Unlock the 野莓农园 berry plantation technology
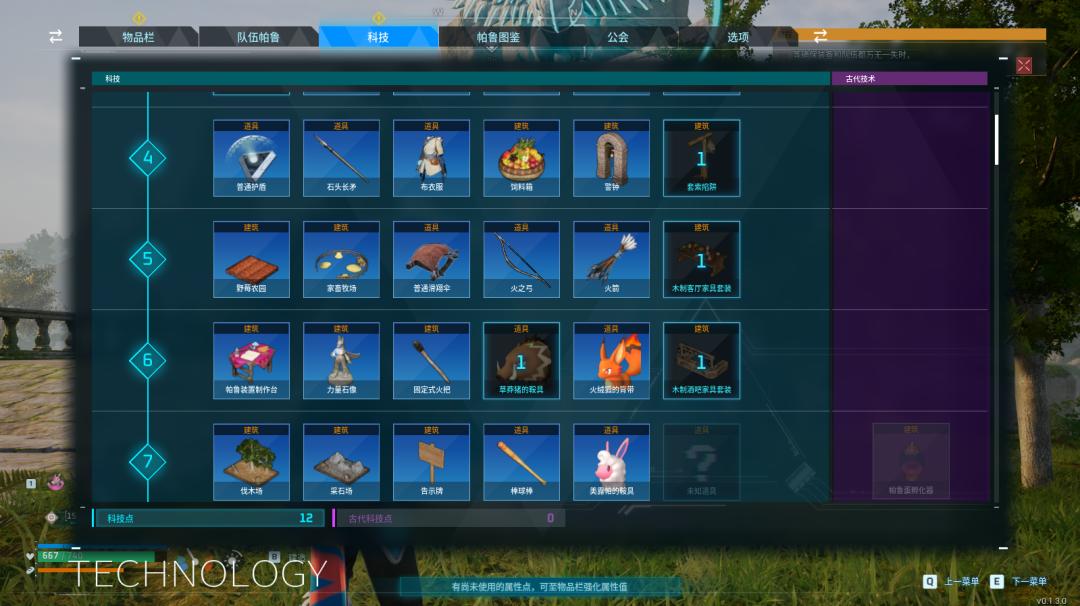The height and width of the screenshot is (606, 1080). pos(251,259)
